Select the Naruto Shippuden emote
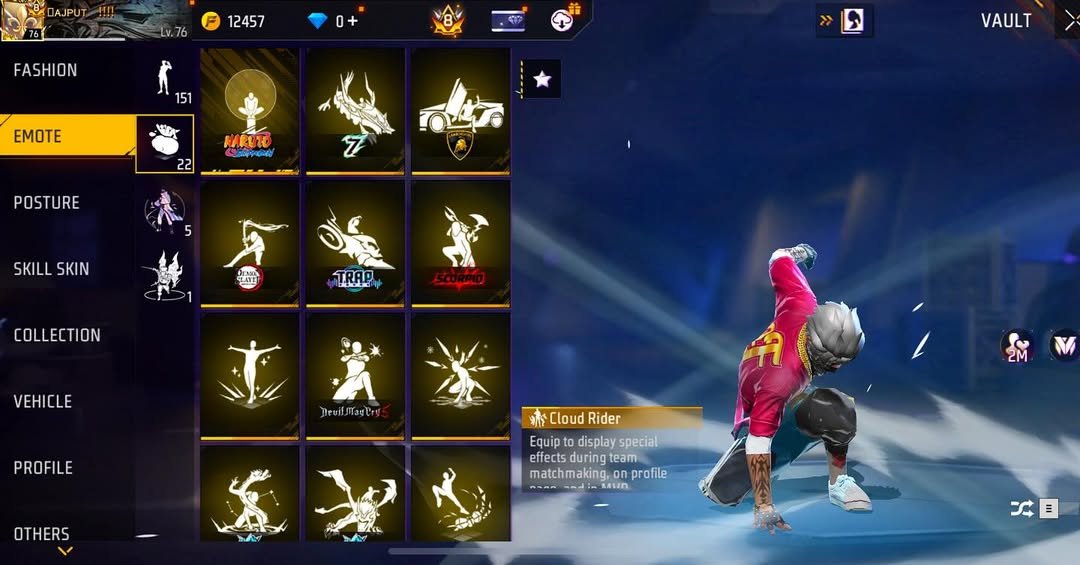The height and width of the screenshot is (565, 1080). click(x=250, y=111)
